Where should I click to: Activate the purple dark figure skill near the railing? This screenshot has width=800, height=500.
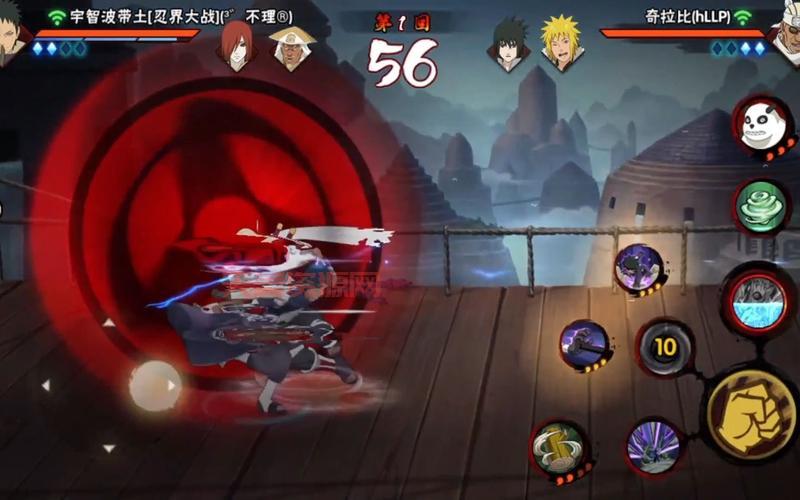[640, 269]
